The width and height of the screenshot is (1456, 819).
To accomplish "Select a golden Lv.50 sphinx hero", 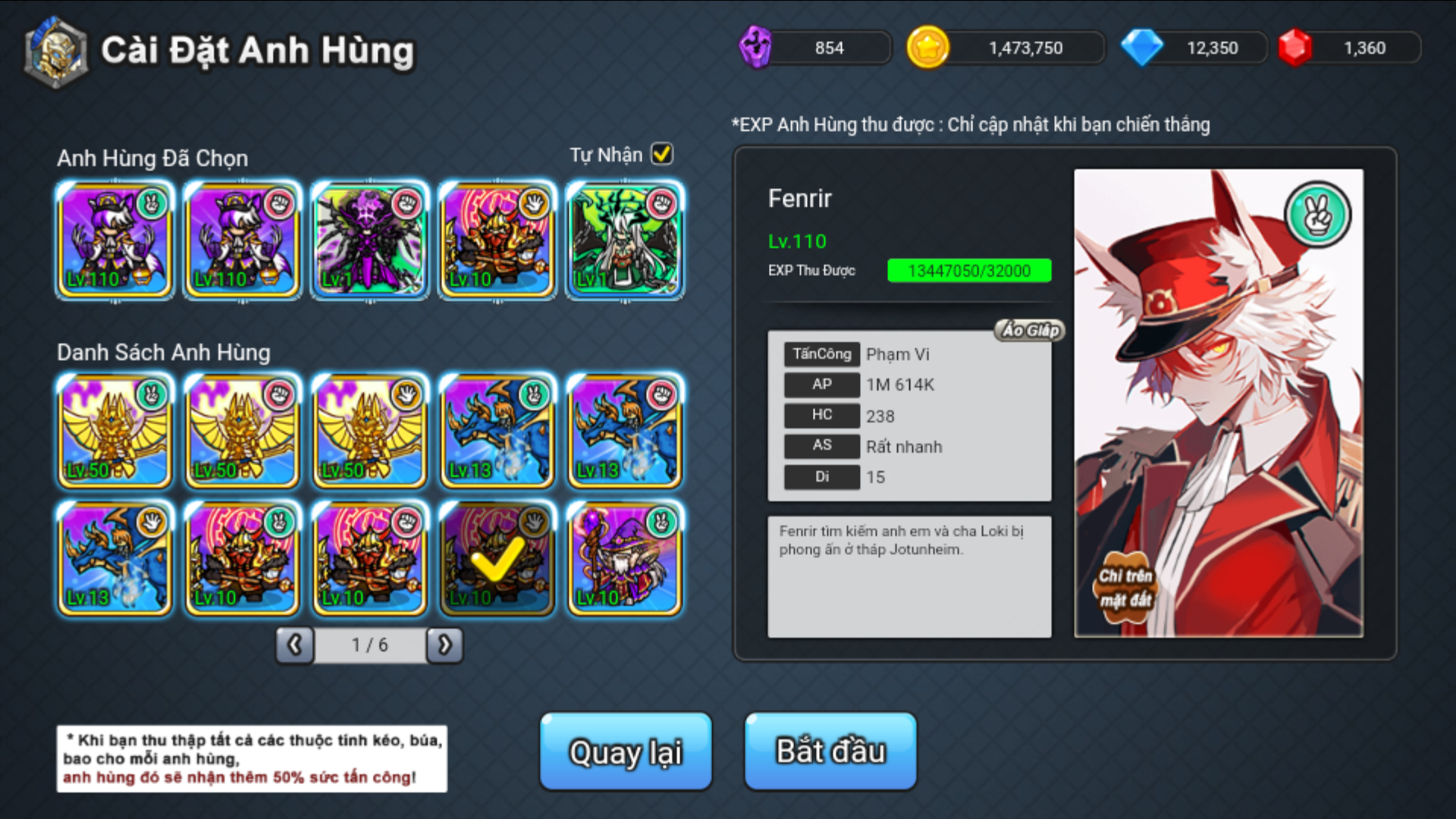I will (x=114, y=431).
